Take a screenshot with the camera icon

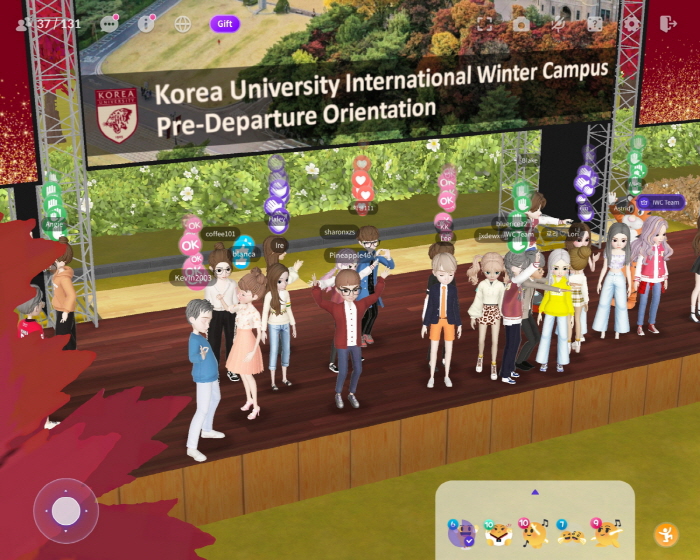coord(521,24)
